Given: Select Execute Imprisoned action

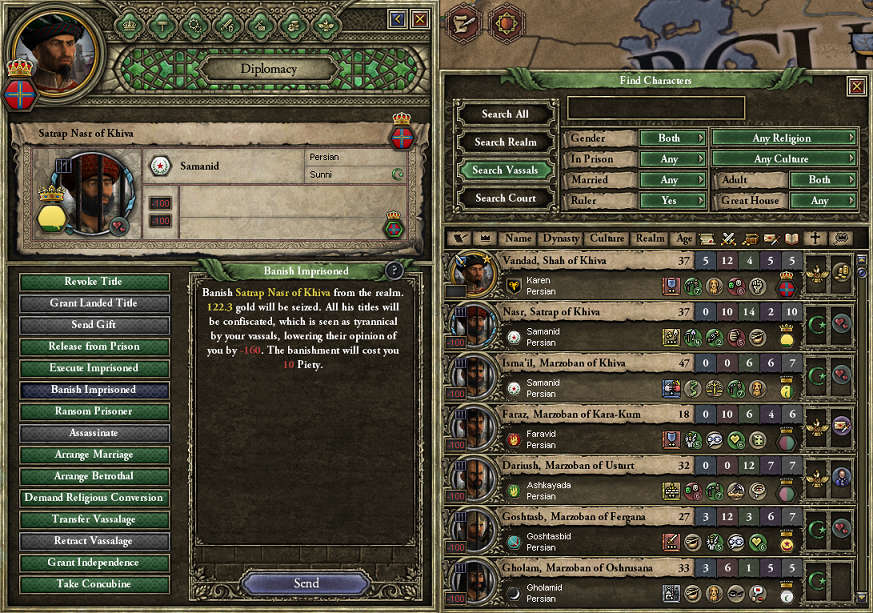Looking at the screenshot, I should click(x=95, y=368).
